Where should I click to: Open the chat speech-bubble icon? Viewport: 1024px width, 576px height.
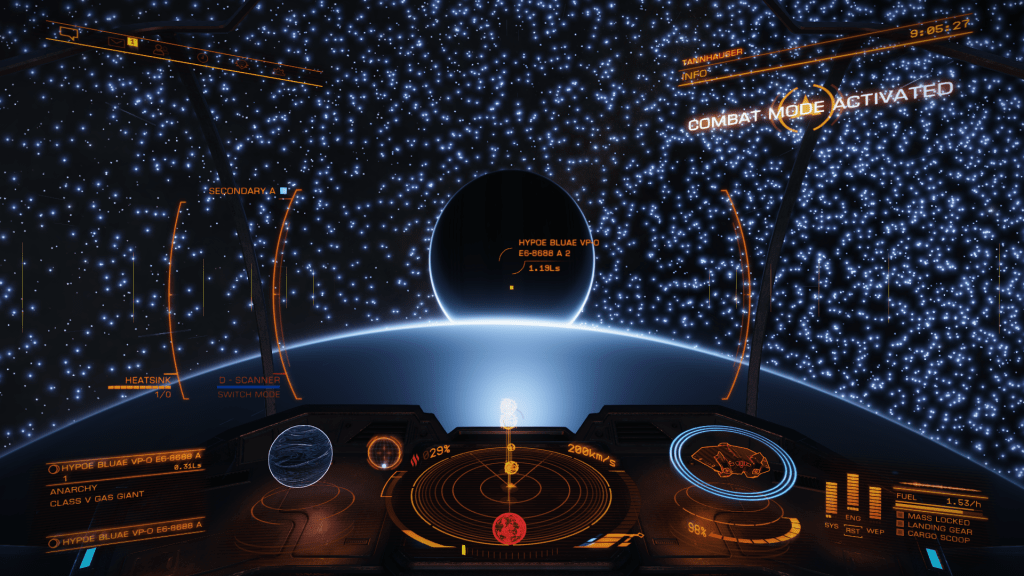pyautogui.click(x=69, y=32)
